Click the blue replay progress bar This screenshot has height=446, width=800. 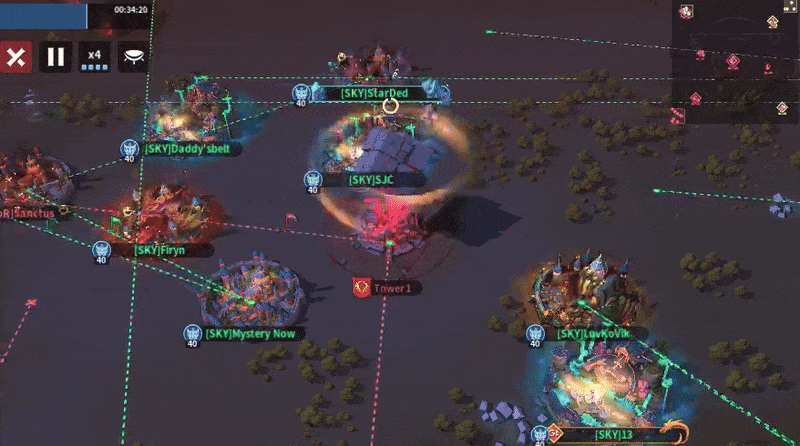coord(43,14)
